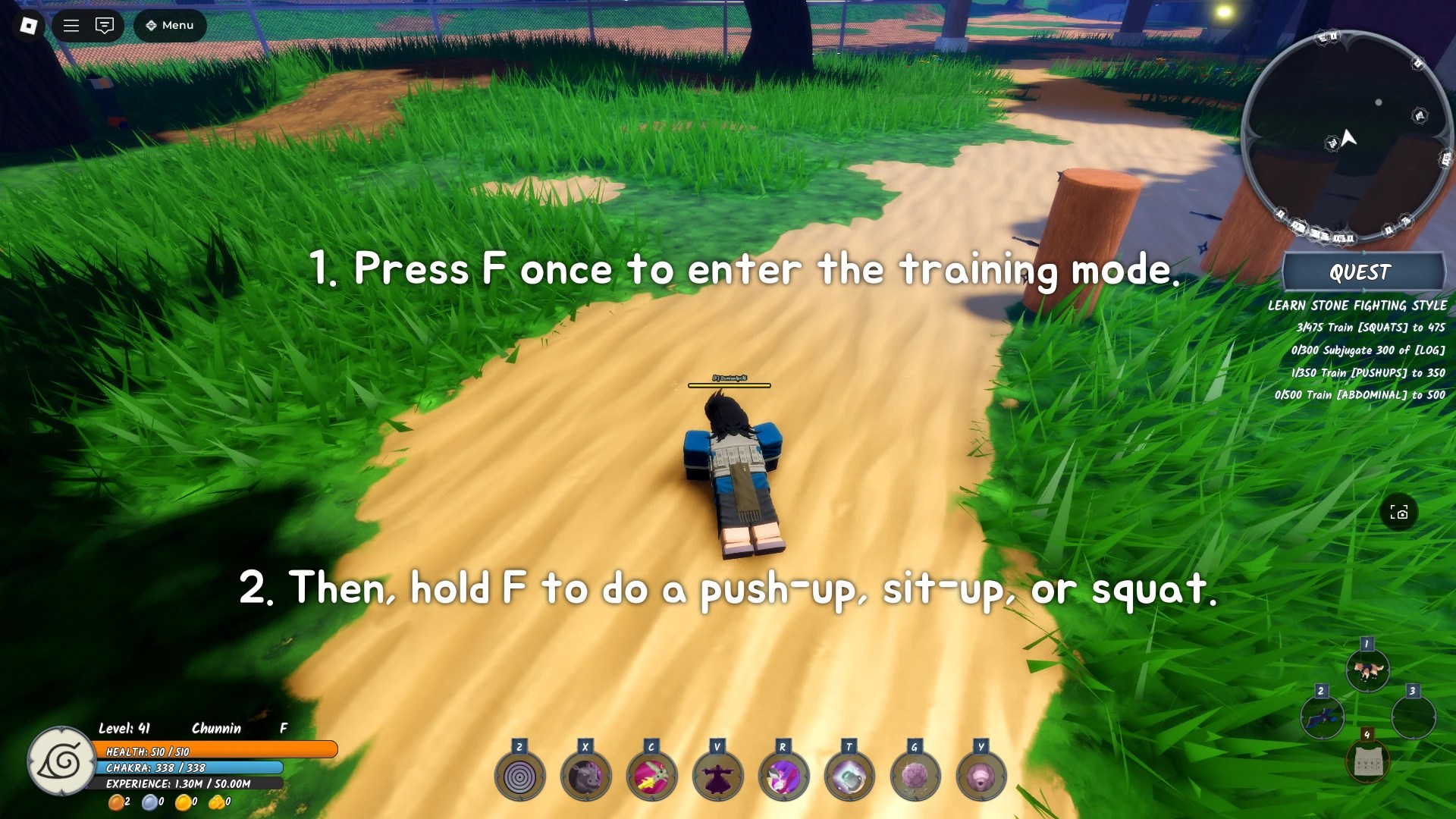Use the pink boulder skill on G

click(x=915, y=775)
